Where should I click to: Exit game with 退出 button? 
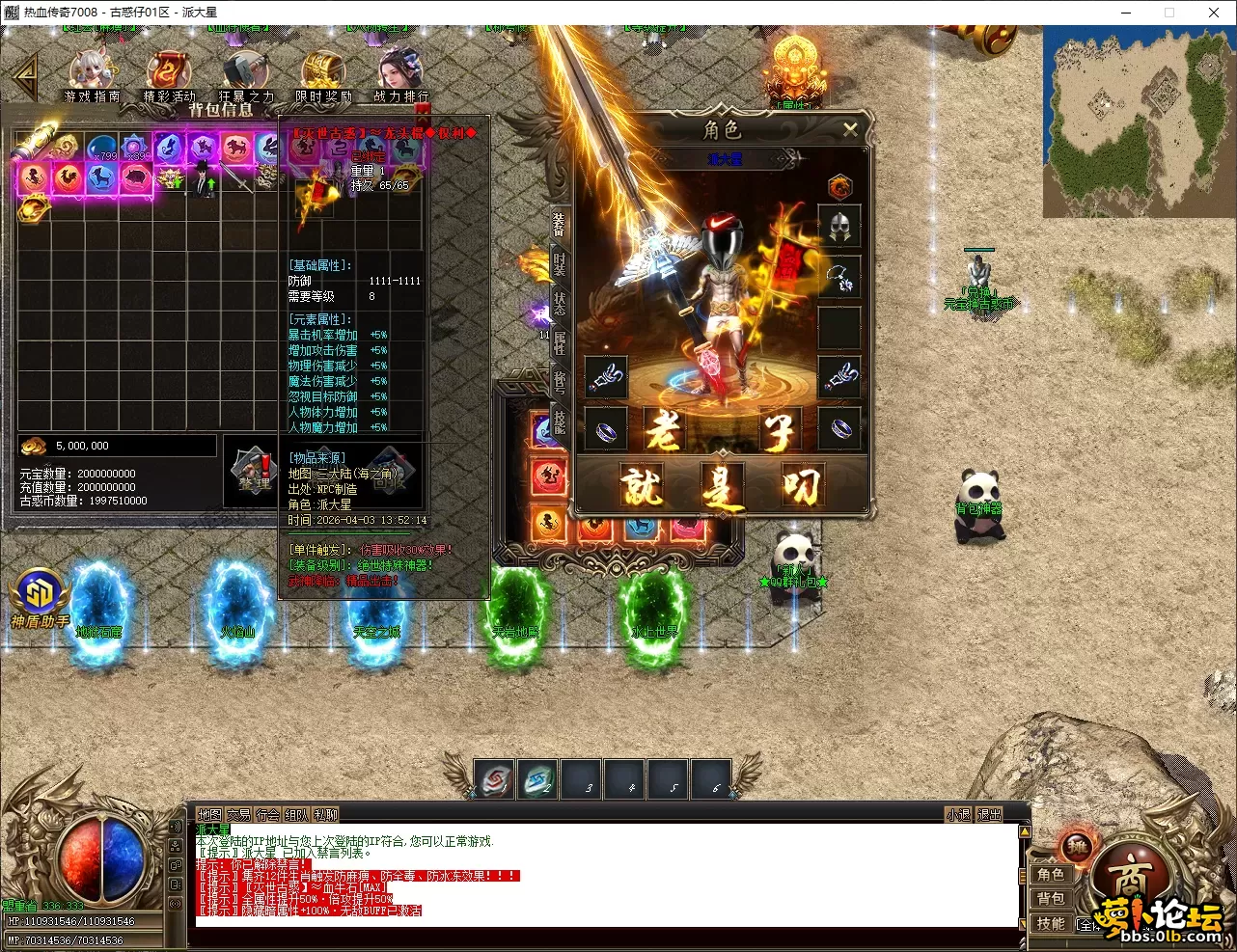tap(990, 815)
